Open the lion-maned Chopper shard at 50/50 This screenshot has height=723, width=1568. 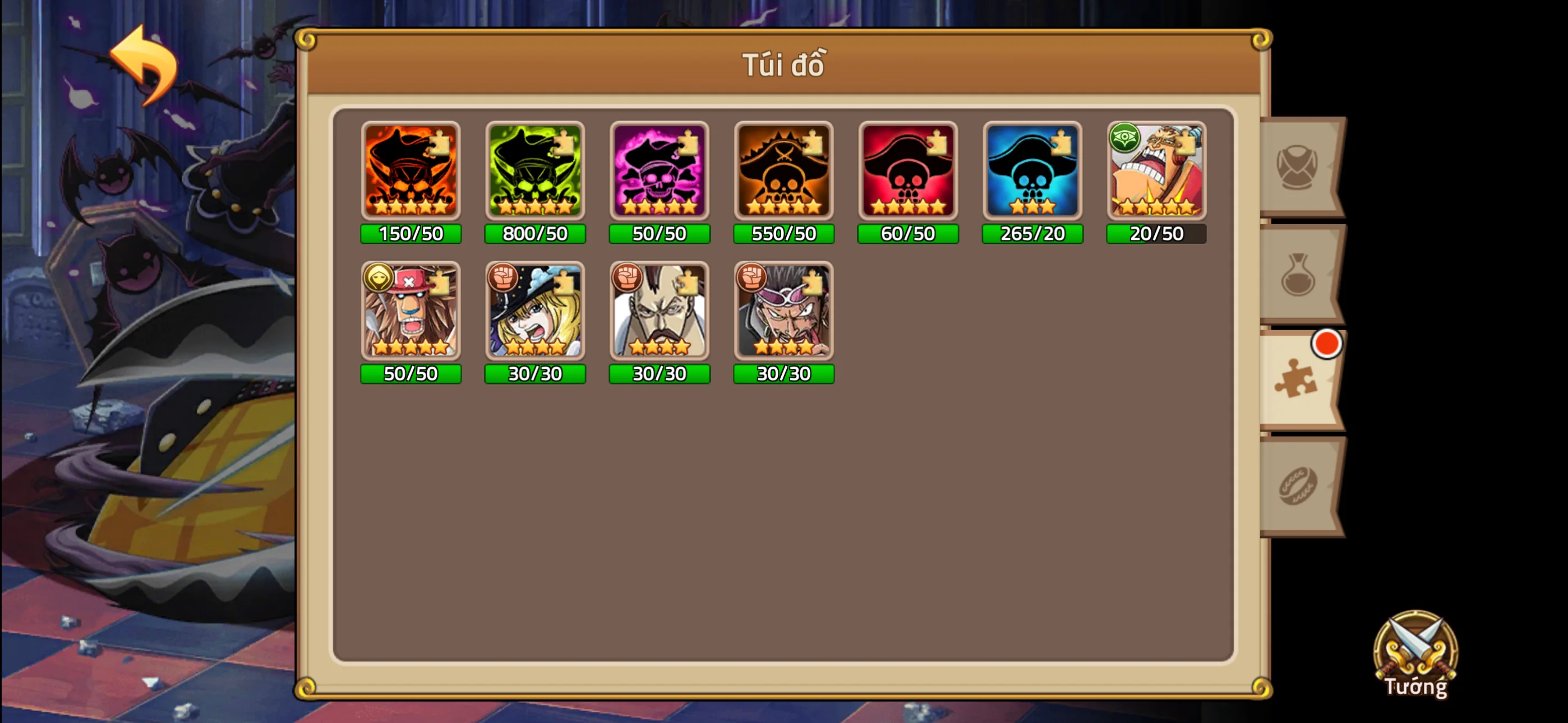tap(411, 312)
